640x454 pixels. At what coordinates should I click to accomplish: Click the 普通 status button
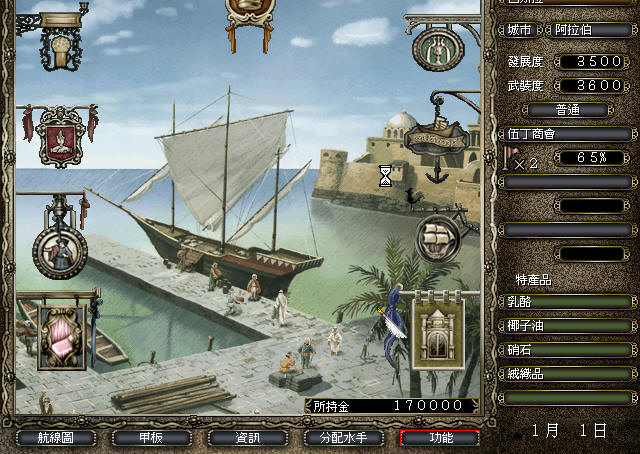coord(566,109)
